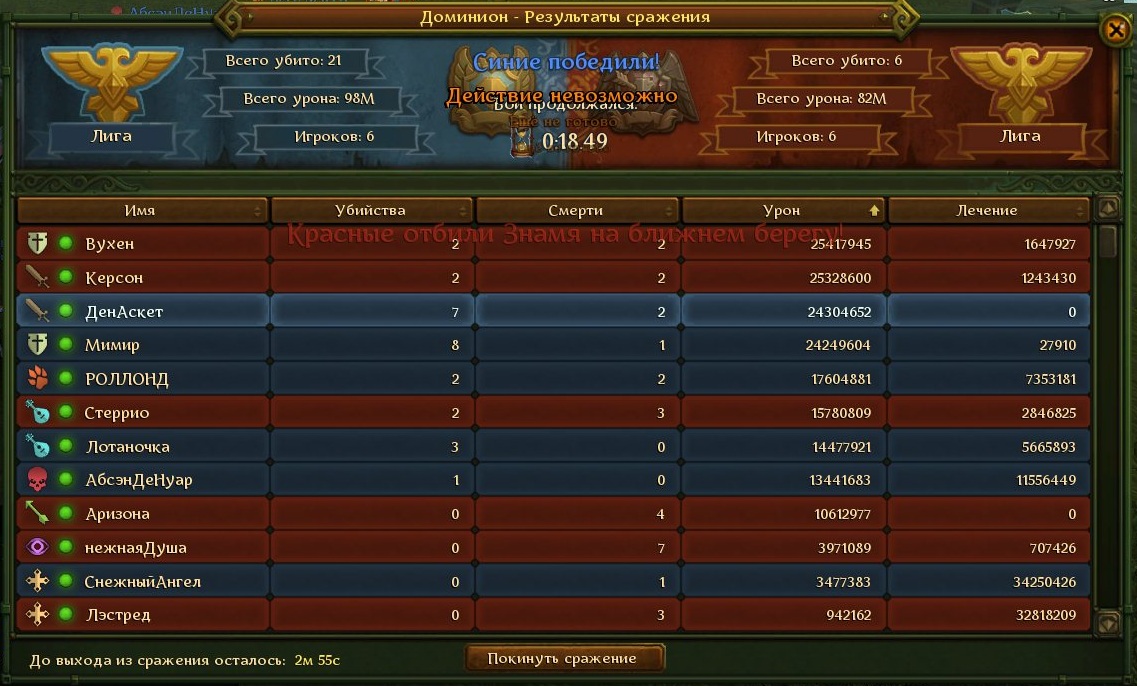Click the scroll-down arrow of the player list

[1107, 623]
